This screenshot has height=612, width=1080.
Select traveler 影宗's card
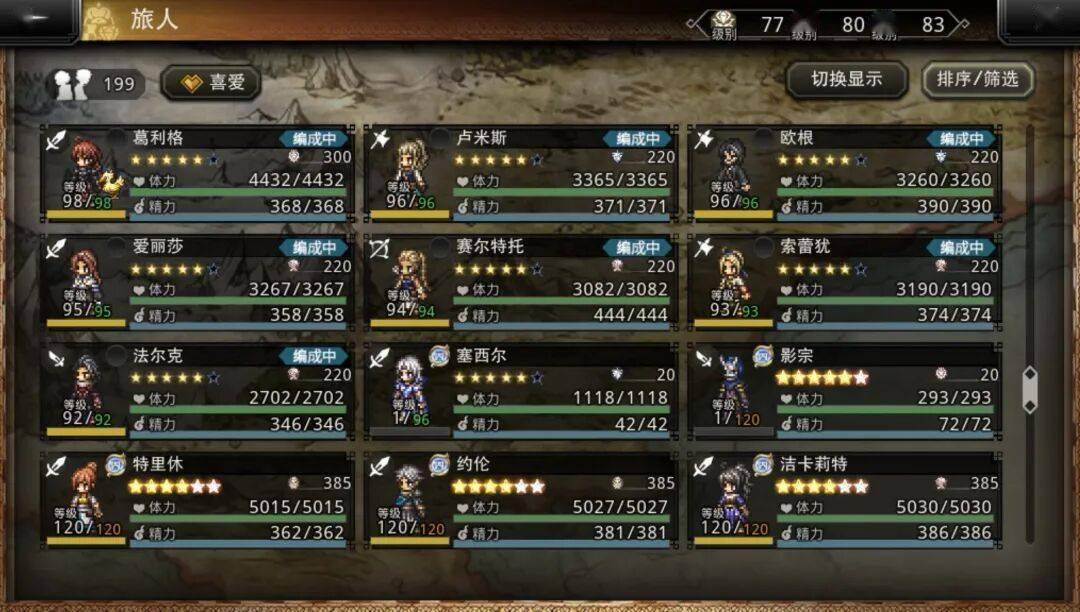[843, 391]
